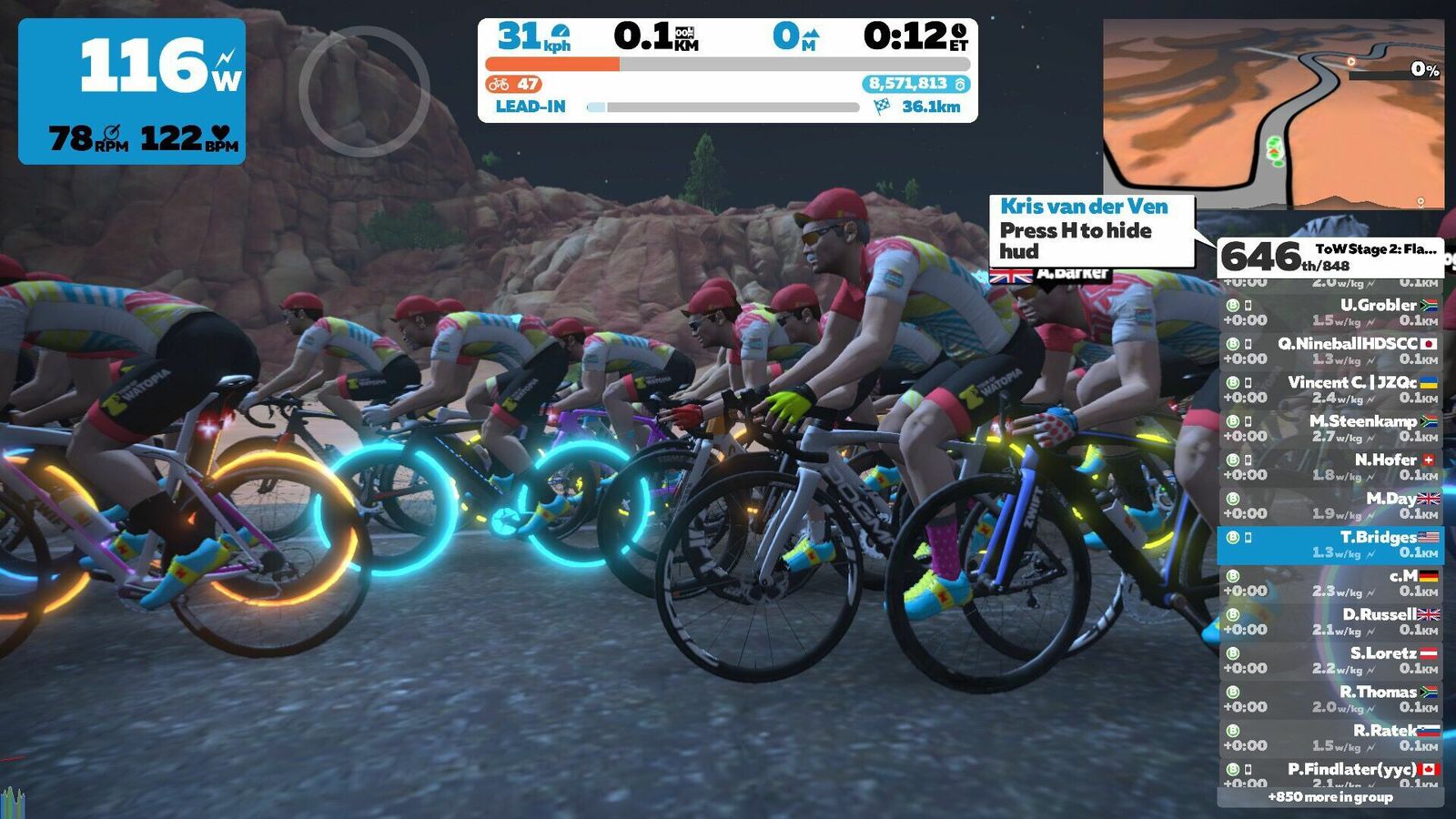The height and width of the screenshot is (819, 1456).
Task: Select Q.NineballHDSCC rider row
Action: (x=1330, y=350)
